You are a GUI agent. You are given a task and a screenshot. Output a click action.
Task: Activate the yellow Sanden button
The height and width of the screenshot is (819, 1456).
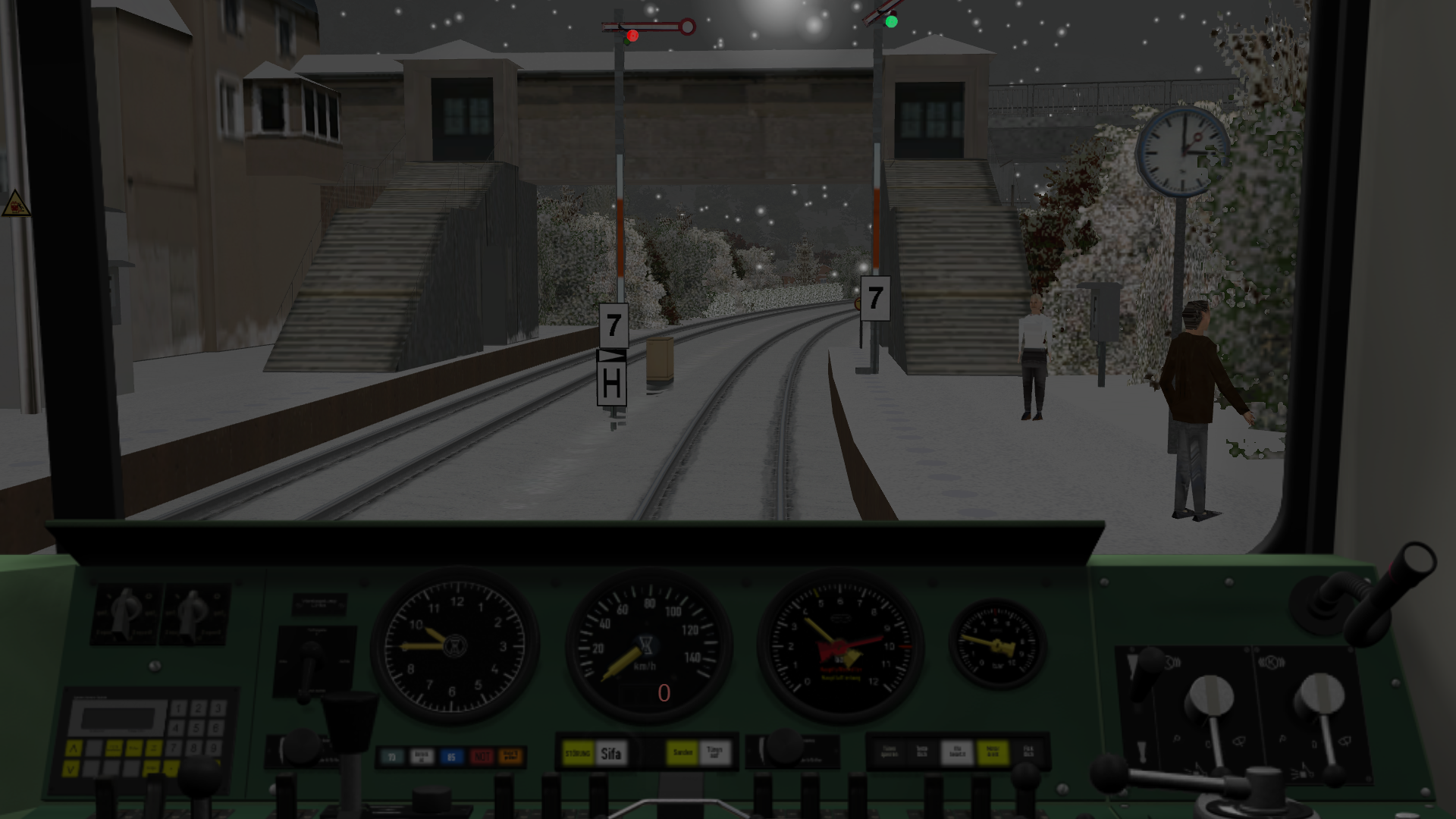(682, 753)
